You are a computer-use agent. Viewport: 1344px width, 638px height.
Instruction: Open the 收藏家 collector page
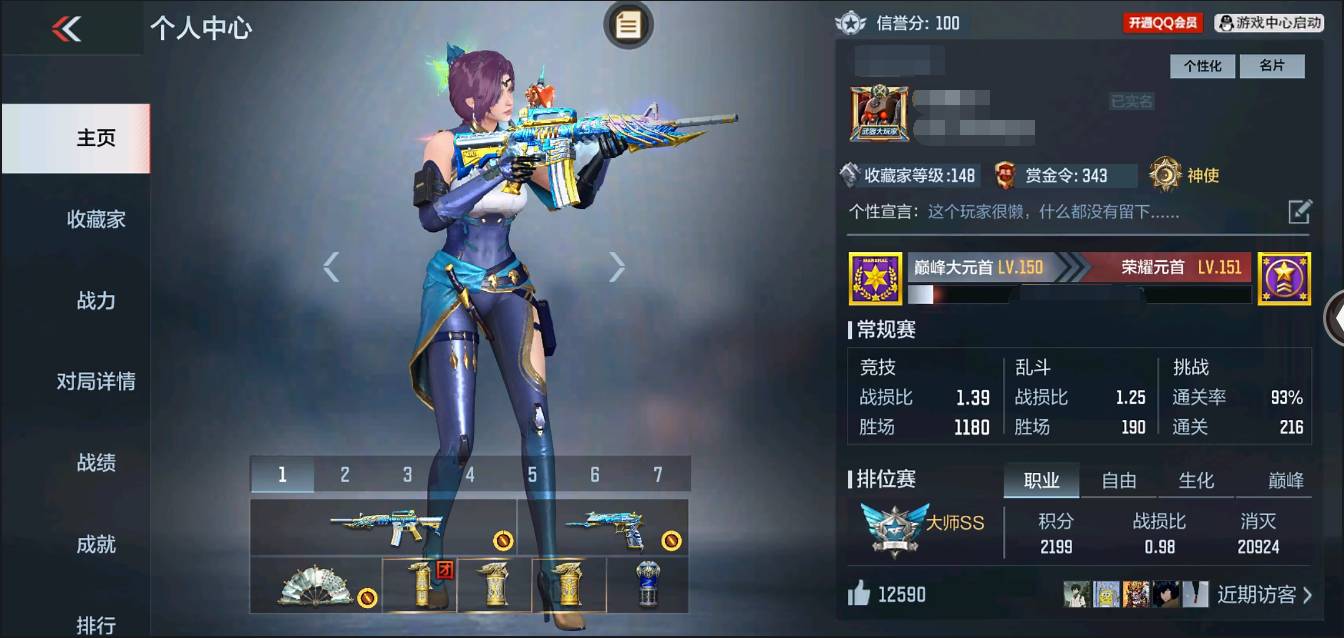tap(96, 219)
